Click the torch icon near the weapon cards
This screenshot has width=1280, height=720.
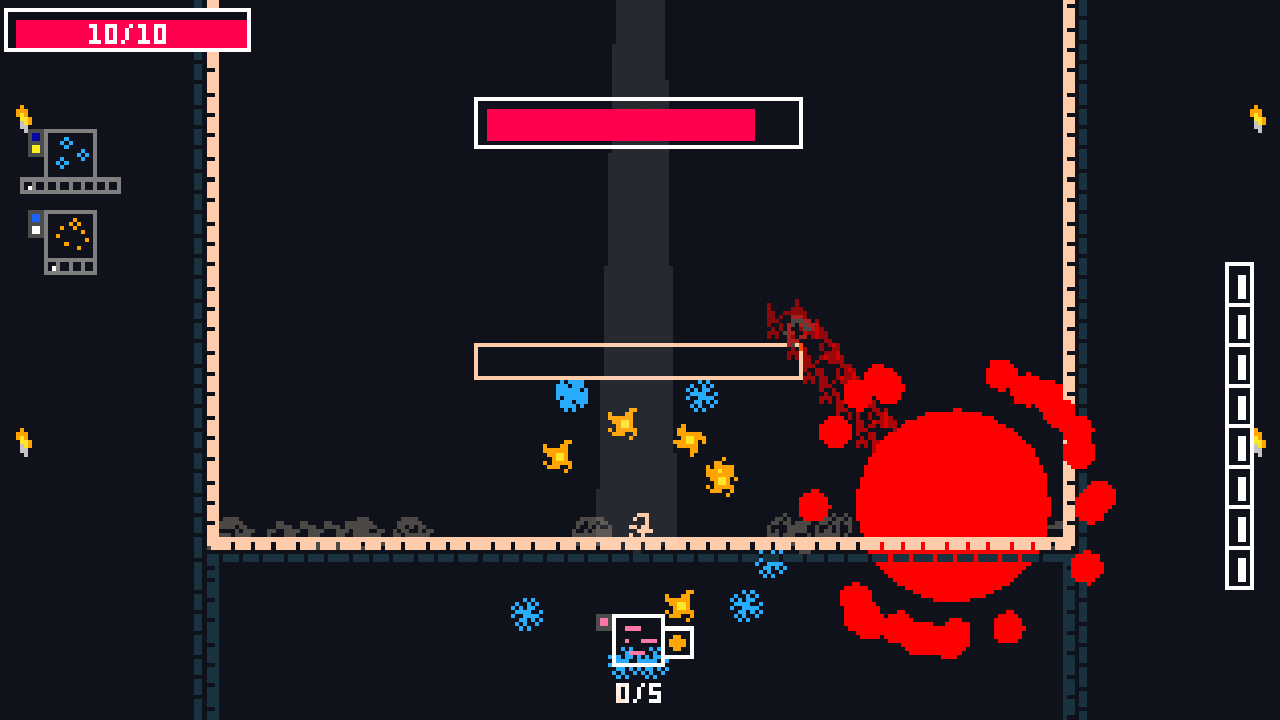tap(22, 116)
